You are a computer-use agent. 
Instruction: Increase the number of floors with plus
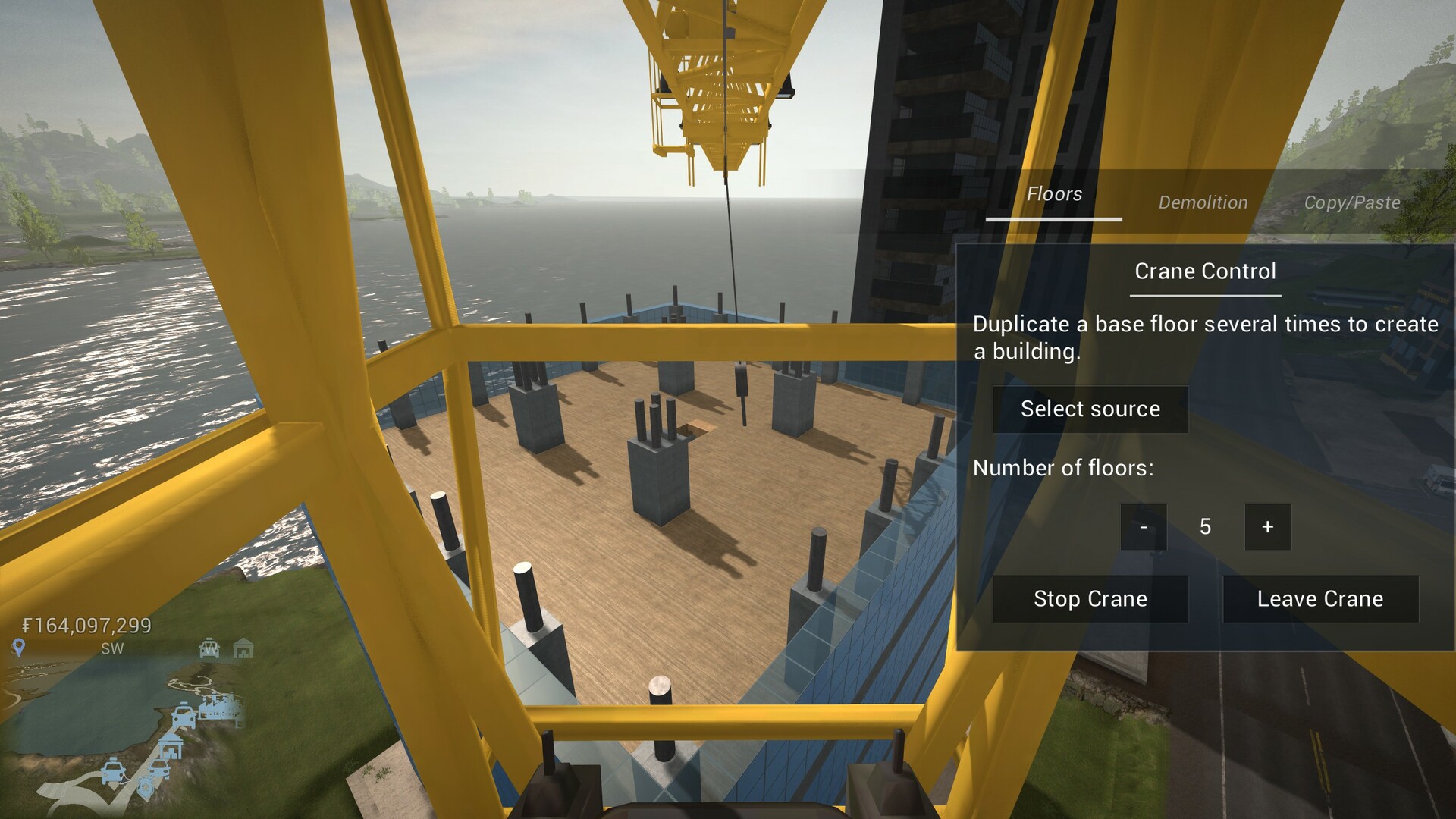coord(1267,527)
